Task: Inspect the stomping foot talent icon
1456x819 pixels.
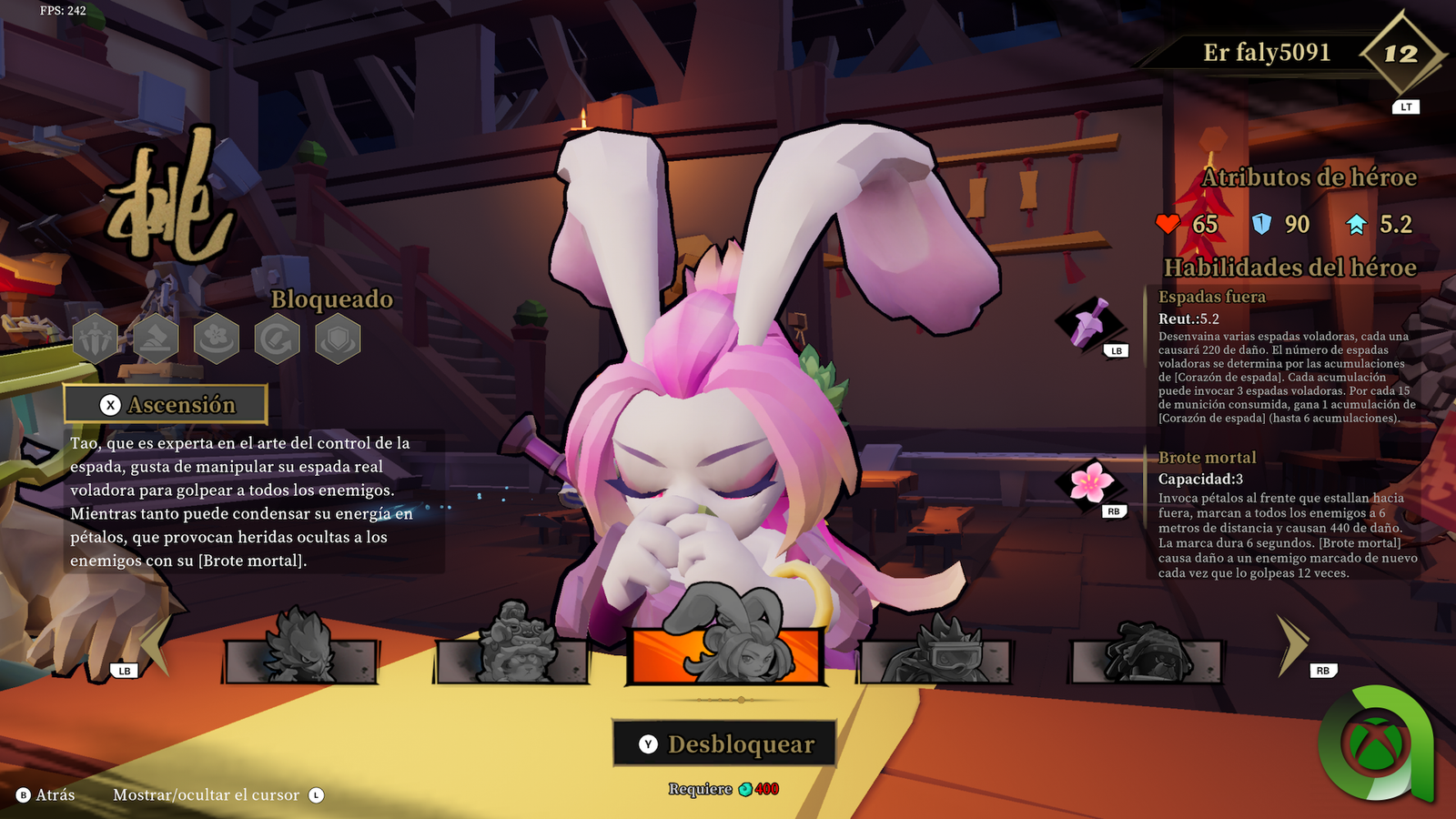Action: (156, 339)
